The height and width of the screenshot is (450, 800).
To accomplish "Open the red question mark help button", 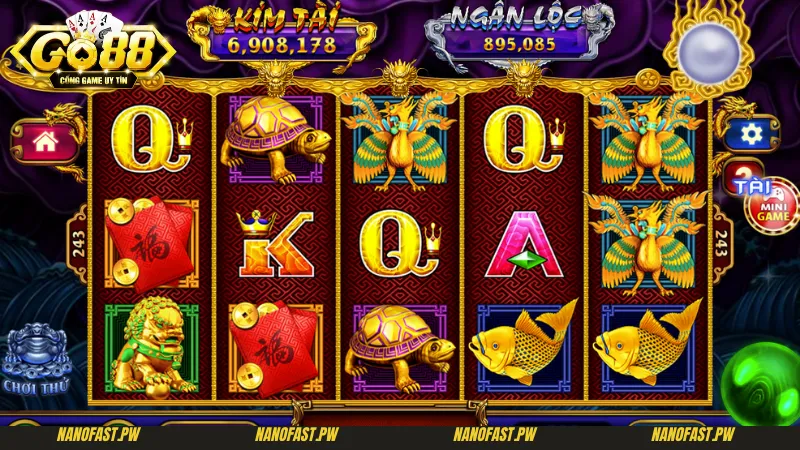I will tap(741, 171).
